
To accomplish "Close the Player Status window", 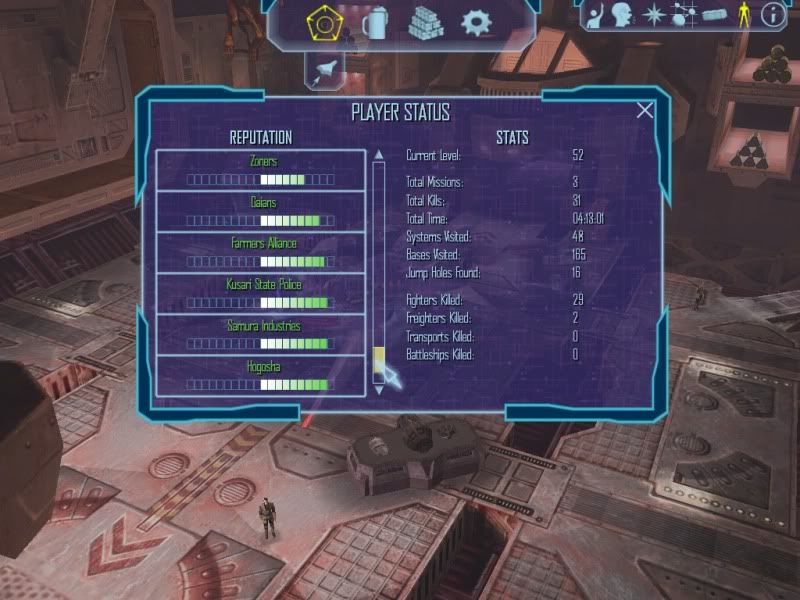I will 645,110.
